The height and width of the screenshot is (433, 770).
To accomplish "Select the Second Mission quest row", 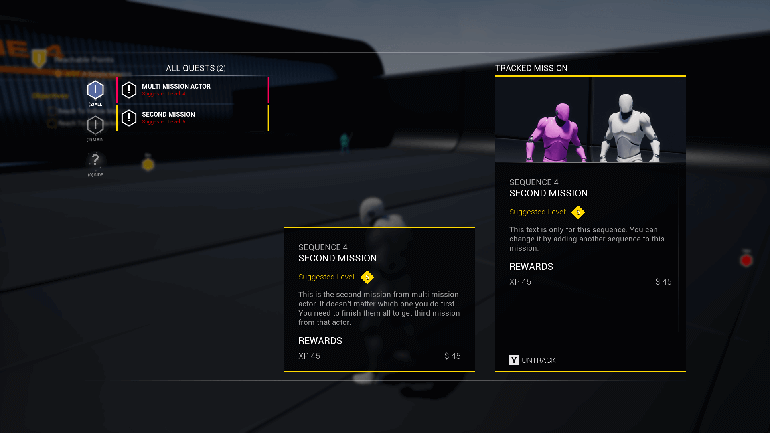I will point(192,118).
